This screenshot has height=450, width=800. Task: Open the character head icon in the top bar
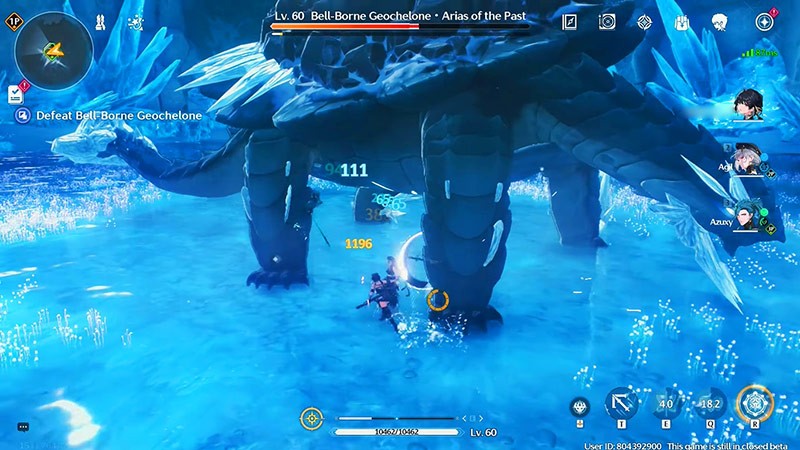click(x=718, y=21)
